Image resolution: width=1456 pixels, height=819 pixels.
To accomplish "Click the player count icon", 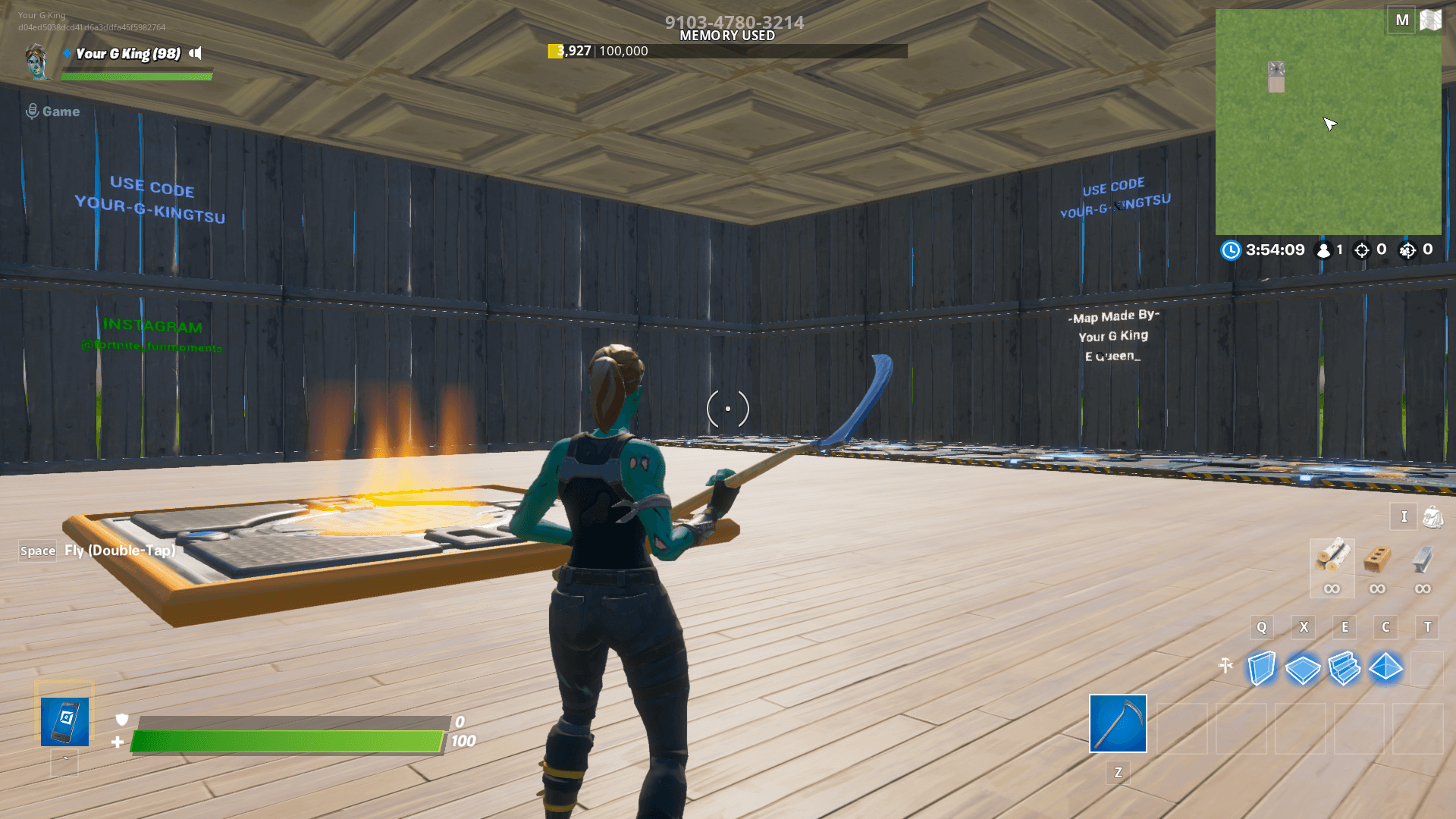I will point(1323,249).
